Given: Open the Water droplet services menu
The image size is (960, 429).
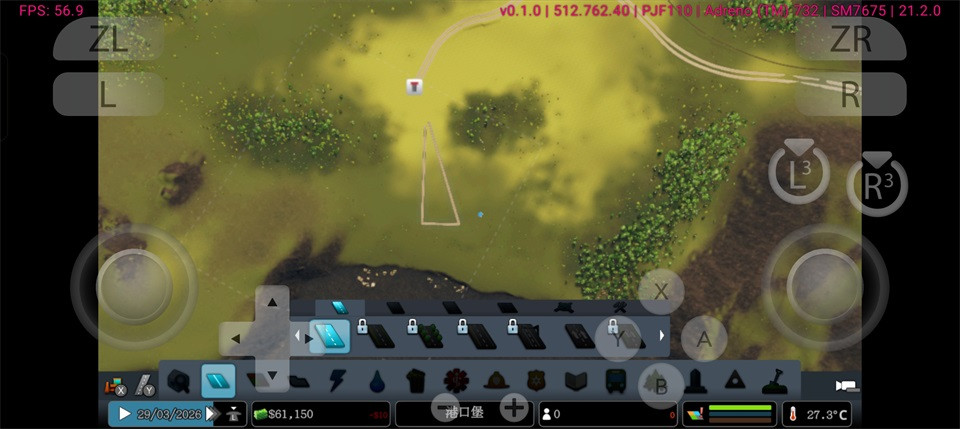Looking at the screenshot, I should point(376,381).
